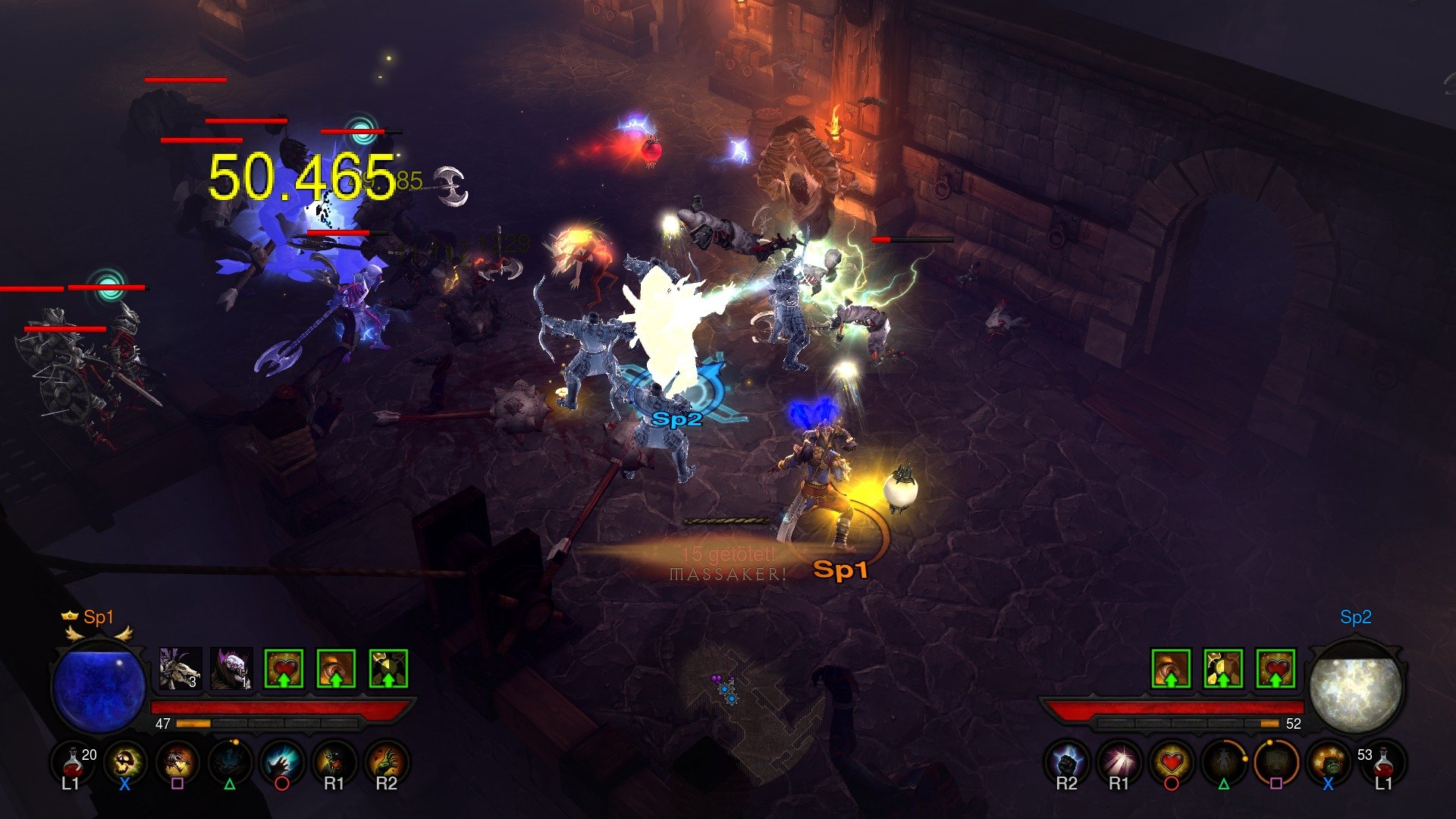The height and width of the screenshot is (819, 1456).
Task: Click the hooded summon portrait showing 1
Action: pyautogui.click(x=231, y=668)
